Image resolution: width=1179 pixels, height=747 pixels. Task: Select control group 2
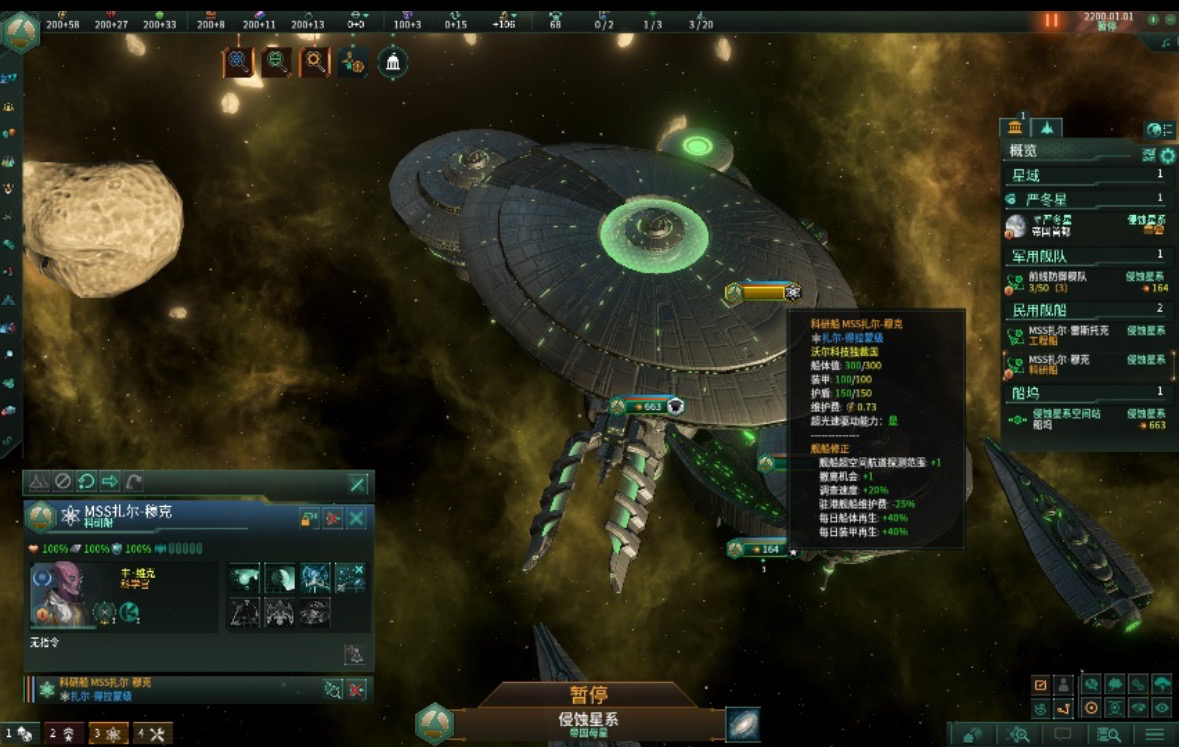coord(62,734)
